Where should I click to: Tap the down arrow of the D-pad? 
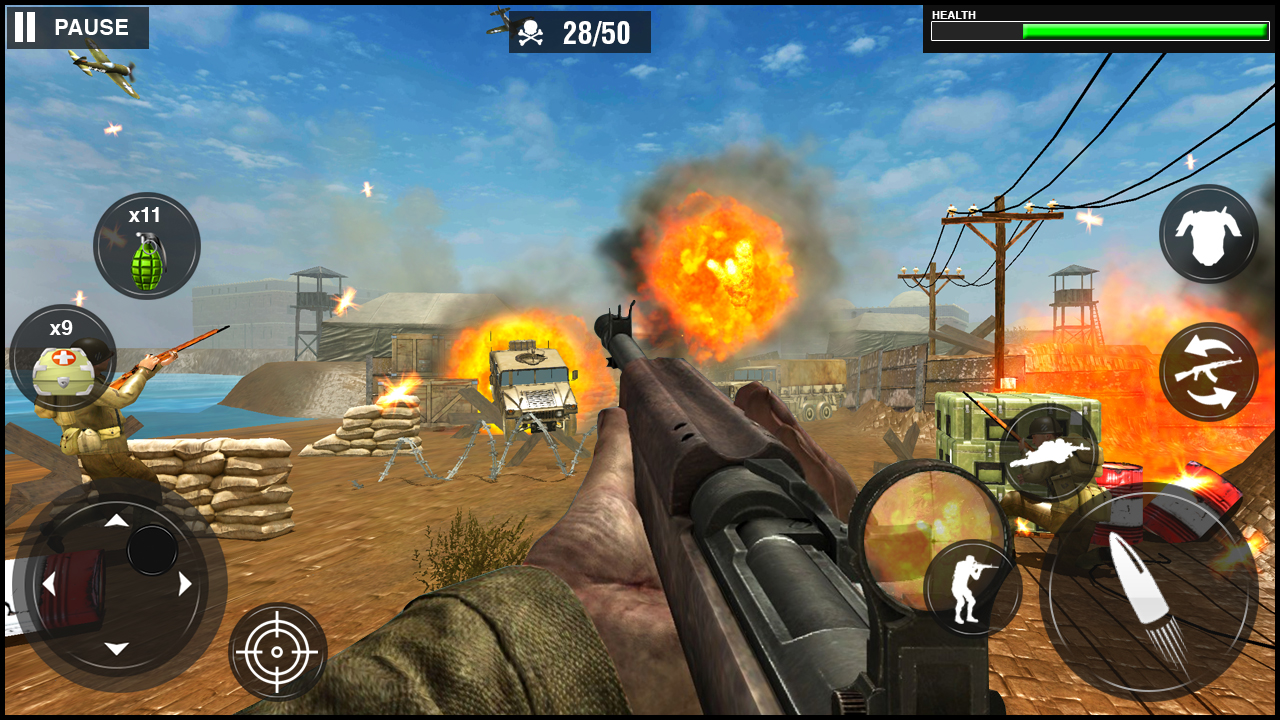[x=118, y=646]
